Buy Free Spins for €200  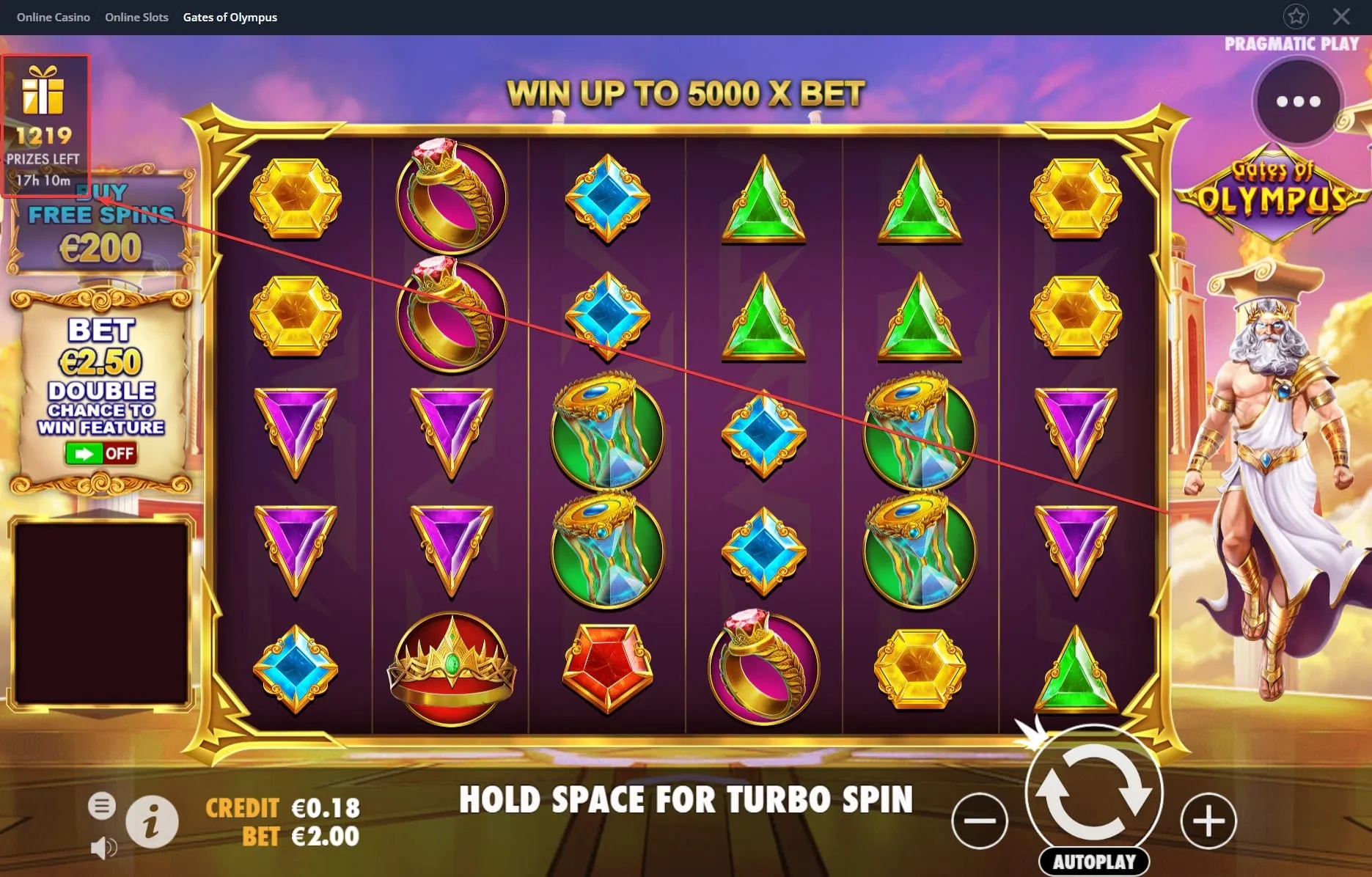pos(100,220)
